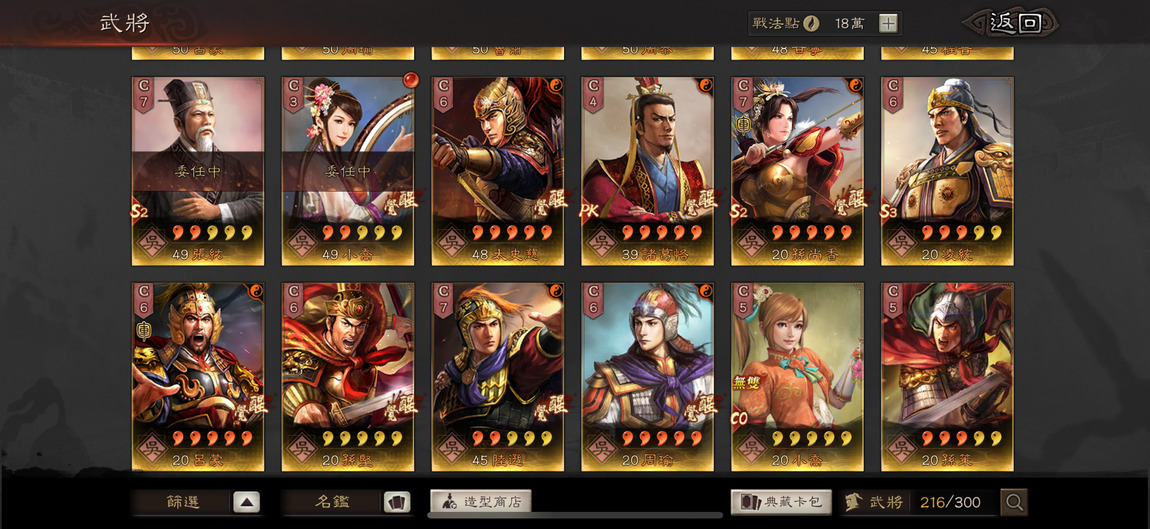The image size is (1150, 529).
Task: Choose the 凌統 general card
Action: click(x=948, y=171)
